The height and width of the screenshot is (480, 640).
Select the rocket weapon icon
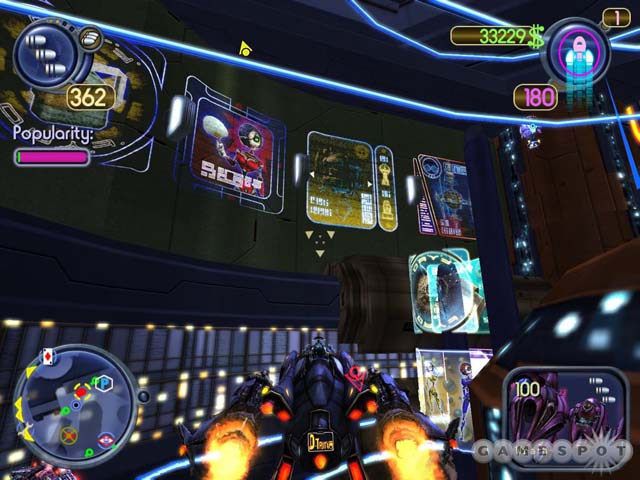click(575, 55)
